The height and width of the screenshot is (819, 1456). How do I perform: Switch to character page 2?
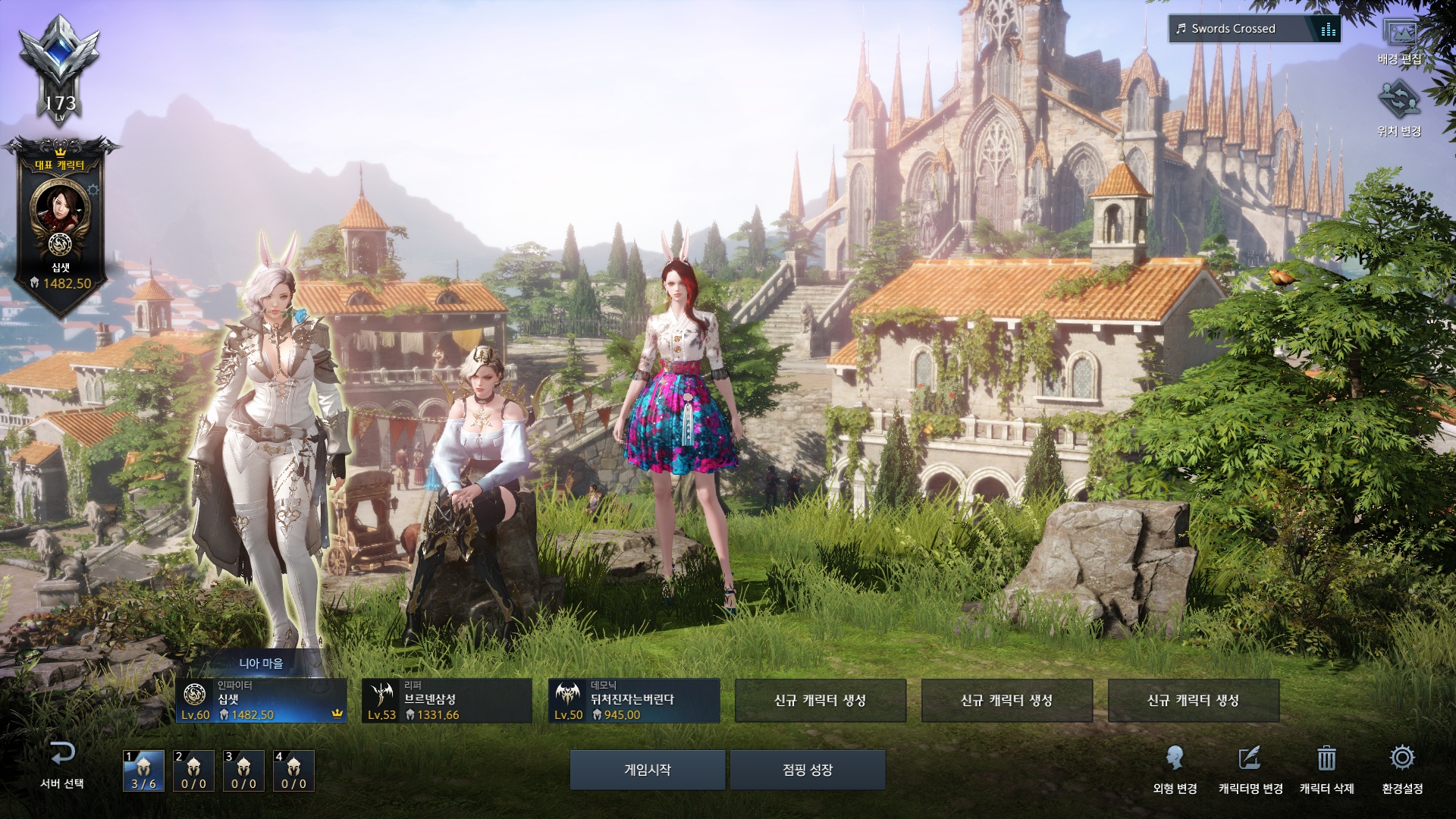point(193,770)
